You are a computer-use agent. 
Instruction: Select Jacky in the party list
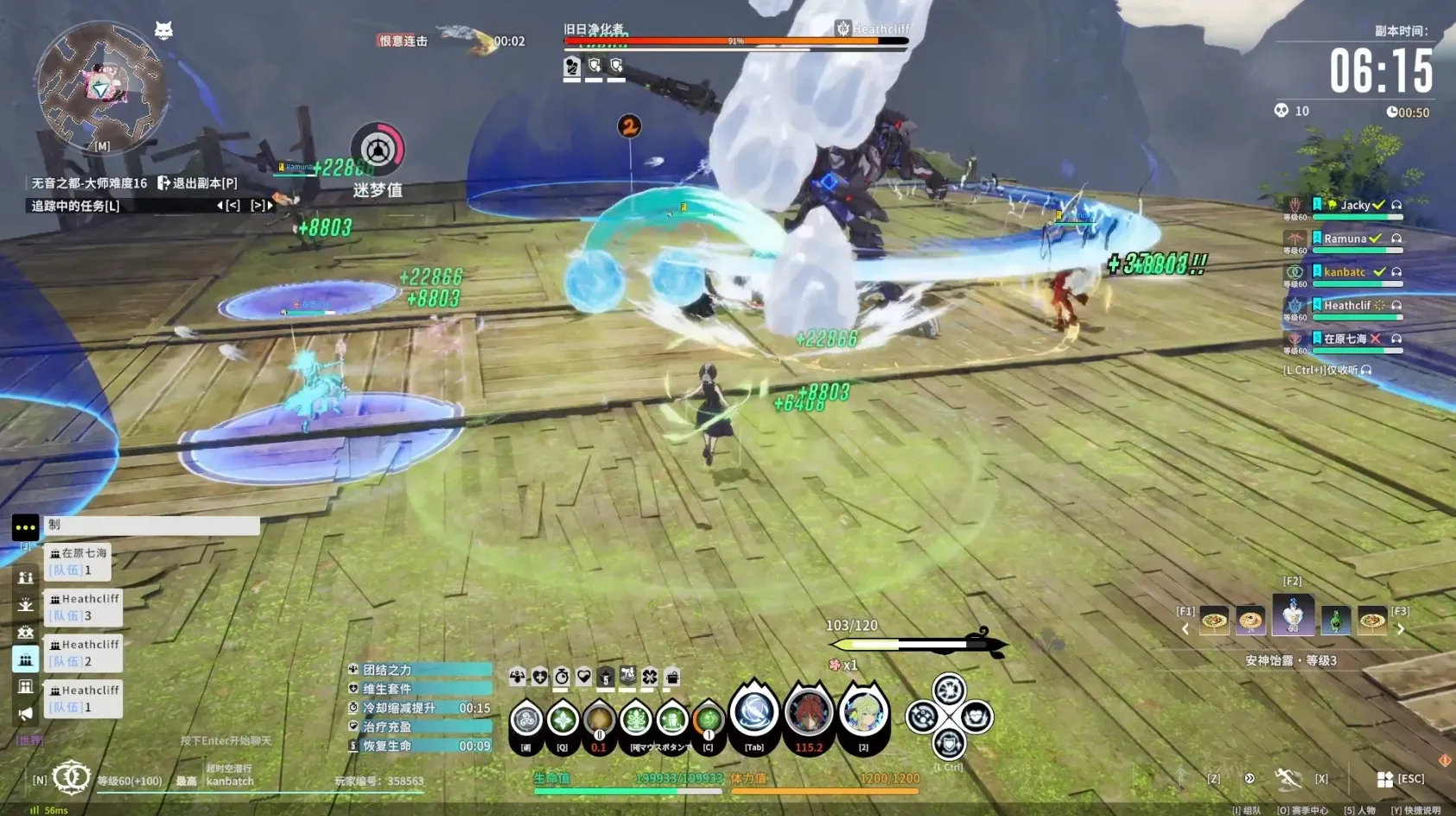pos(1354,205)
